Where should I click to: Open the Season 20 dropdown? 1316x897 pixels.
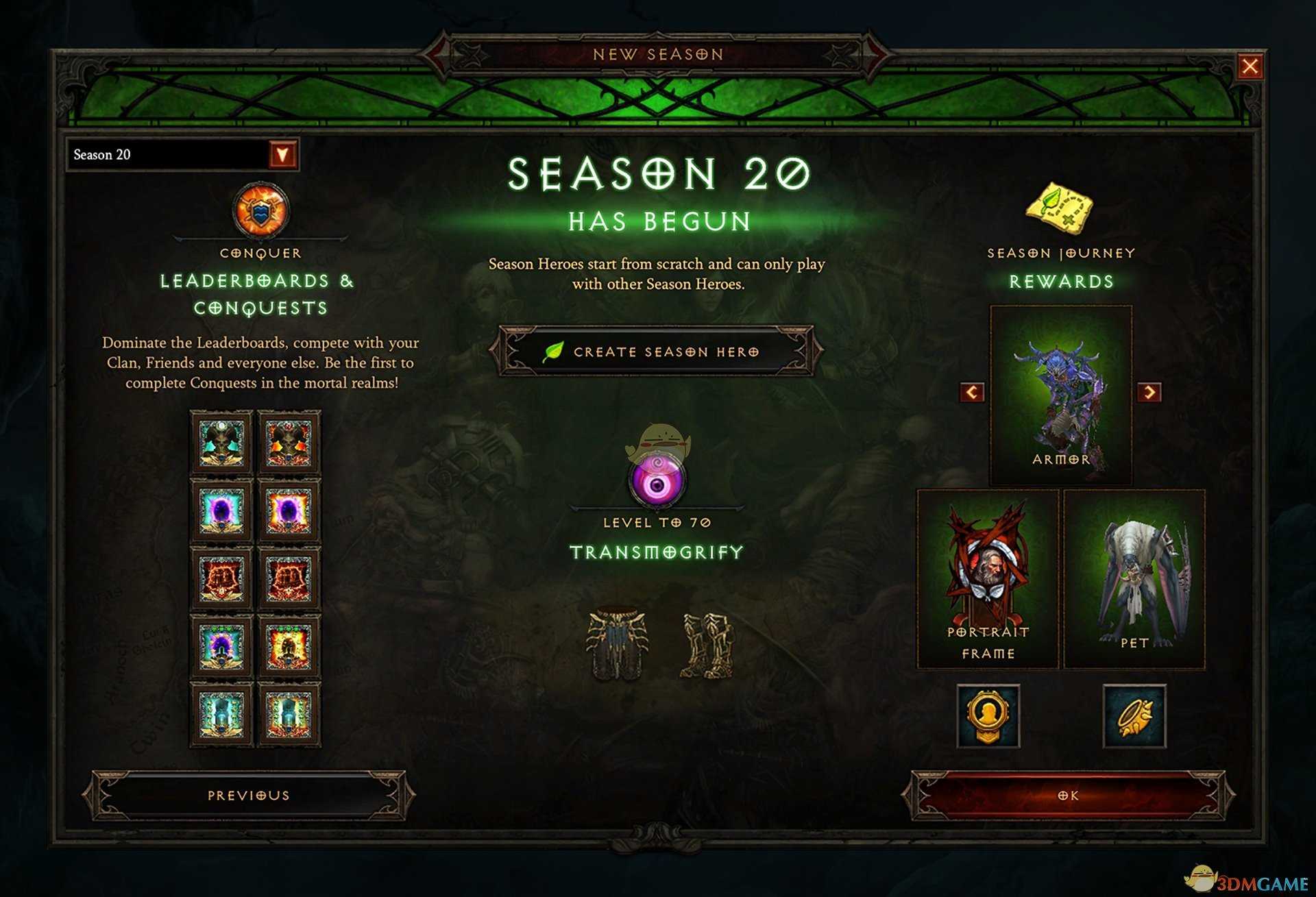tap(282, 154)
